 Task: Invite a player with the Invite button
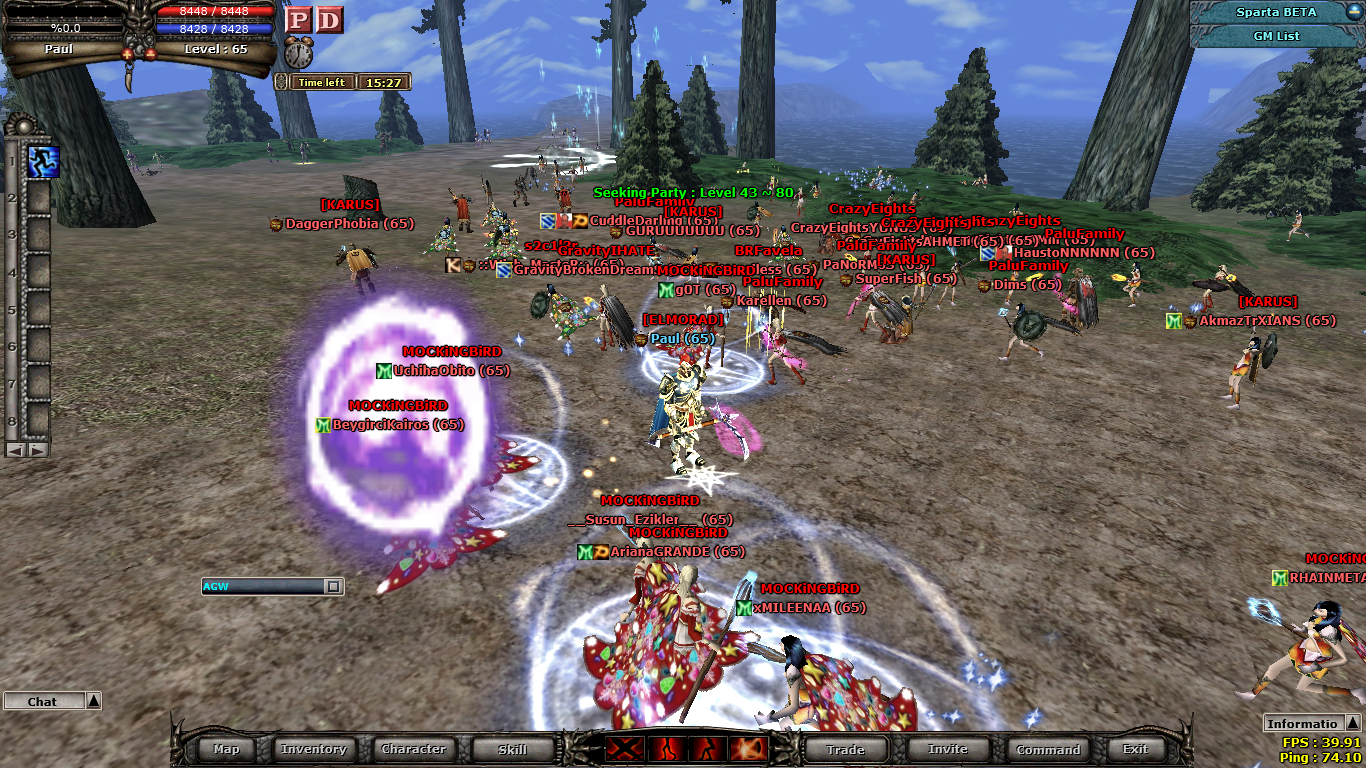(x=947, y=749)
